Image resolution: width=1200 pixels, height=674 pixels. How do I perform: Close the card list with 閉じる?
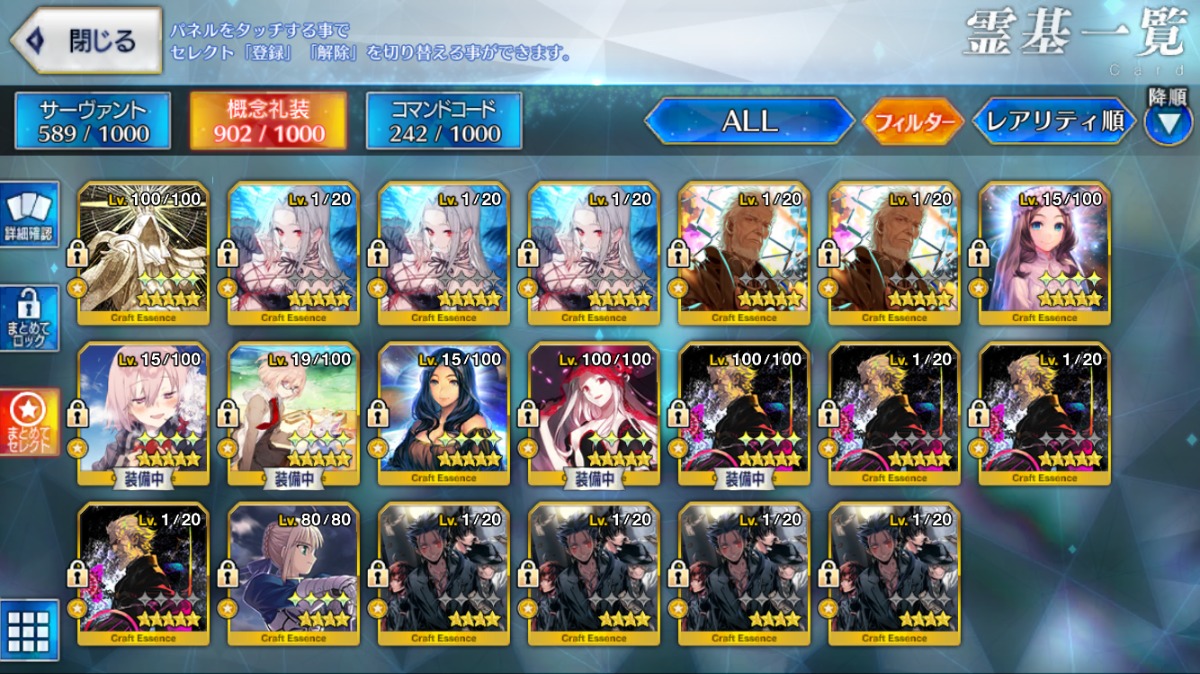pos(86,40)
